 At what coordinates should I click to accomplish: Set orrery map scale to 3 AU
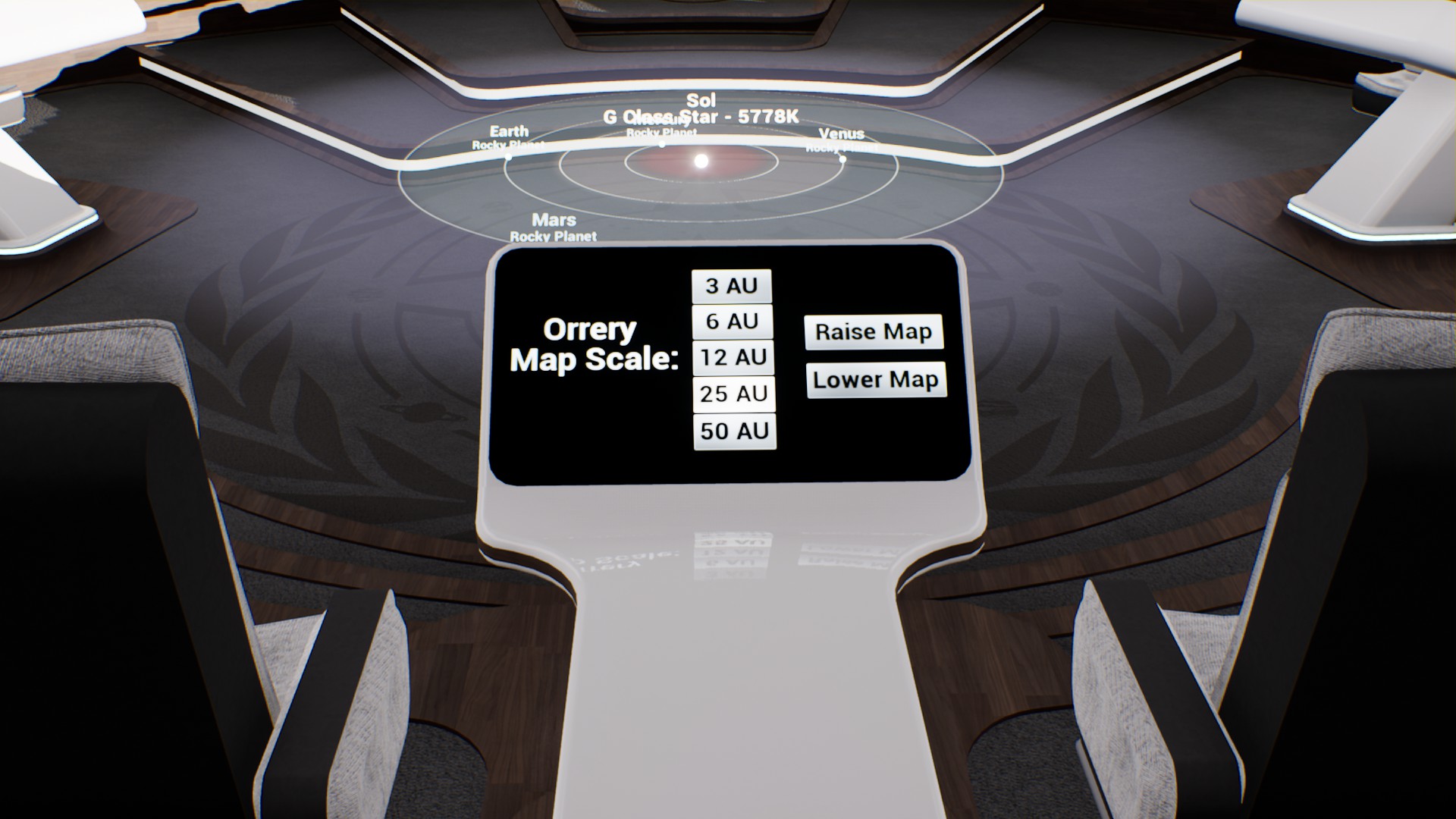click(732, 286)
